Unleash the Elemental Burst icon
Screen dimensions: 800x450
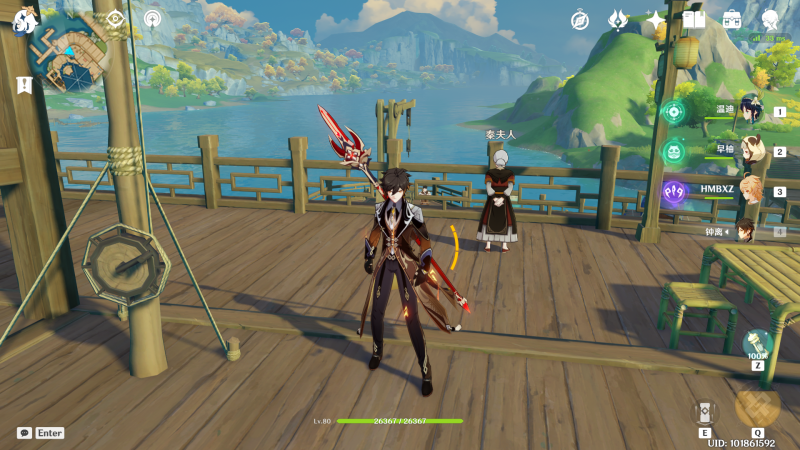pos(757,405)
